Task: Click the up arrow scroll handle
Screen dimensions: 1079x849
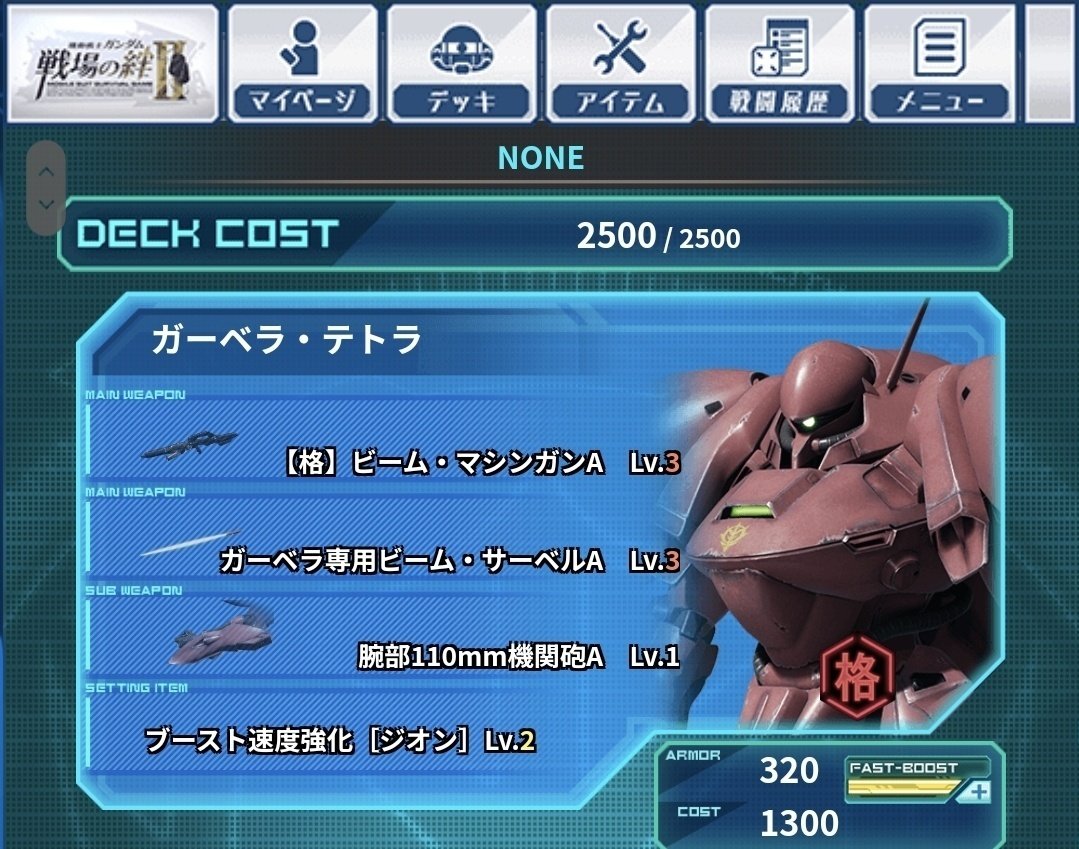Action: coord(46,170)
